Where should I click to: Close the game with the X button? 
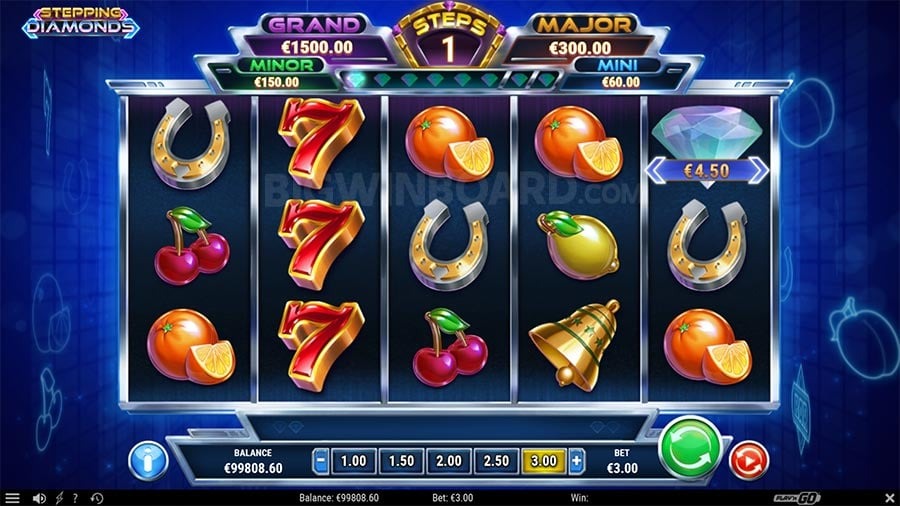click(889, 497)
